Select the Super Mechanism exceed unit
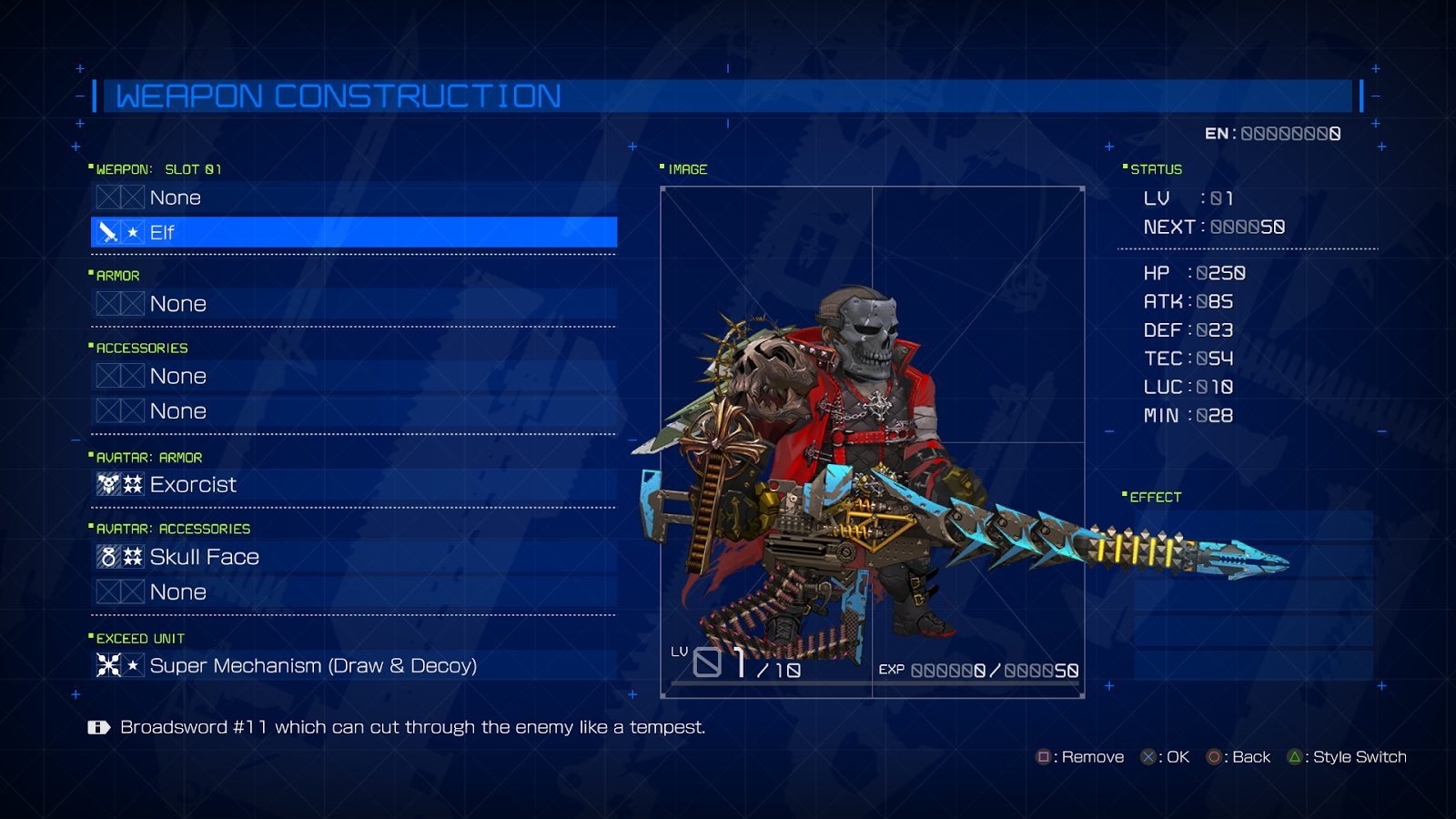Image resolution: width=1456 pixels, height=819 pixels. coord(353,665)
